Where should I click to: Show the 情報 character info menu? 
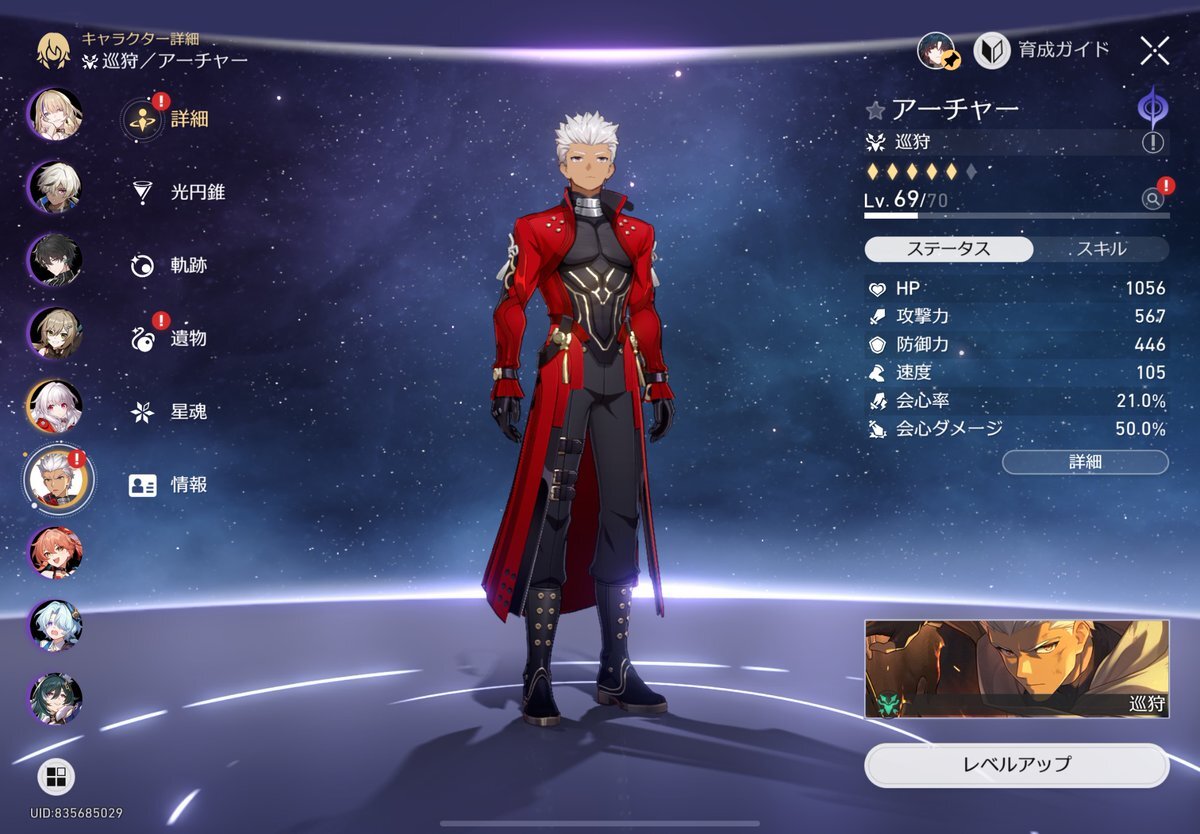pos(170,485)
